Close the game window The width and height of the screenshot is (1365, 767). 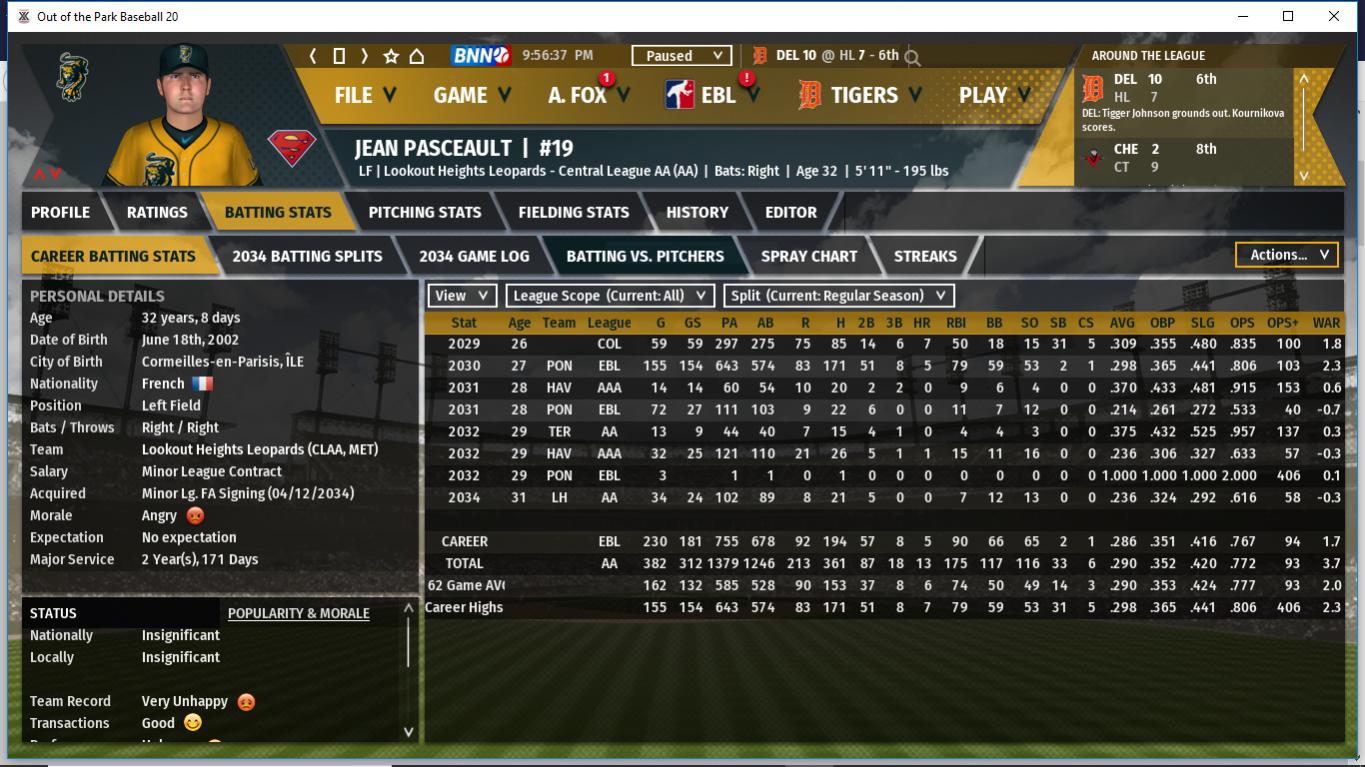[x=1333, y=16]
